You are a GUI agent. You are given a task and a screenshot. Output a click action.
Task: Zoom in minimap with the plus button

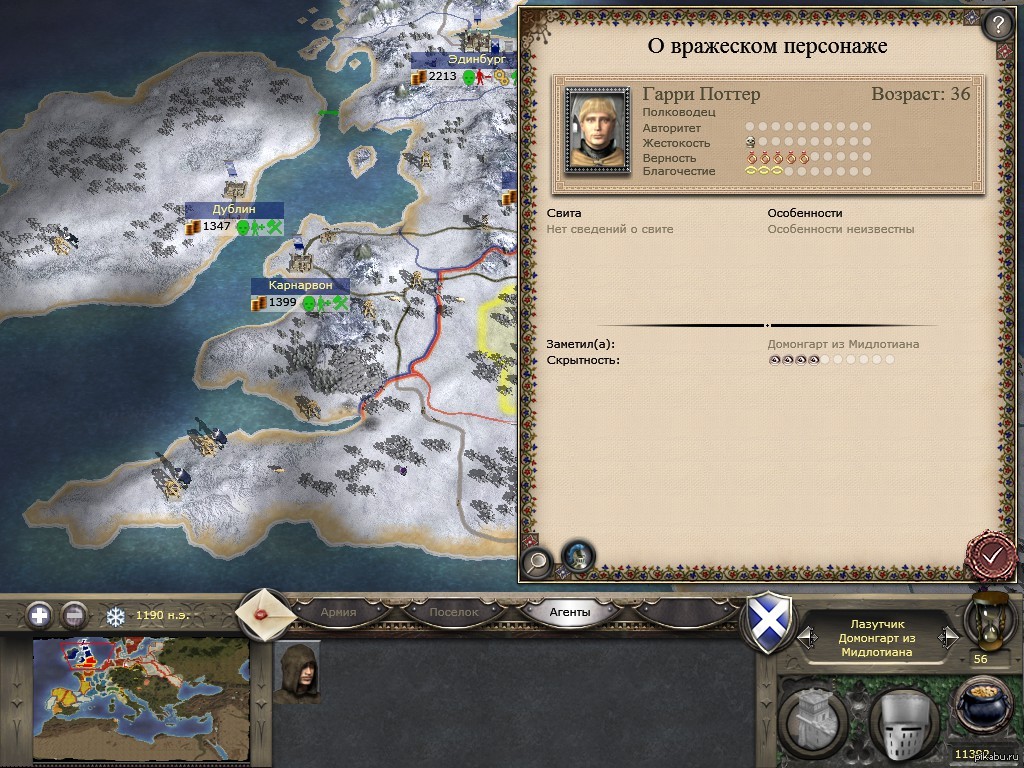coord(40,614)
